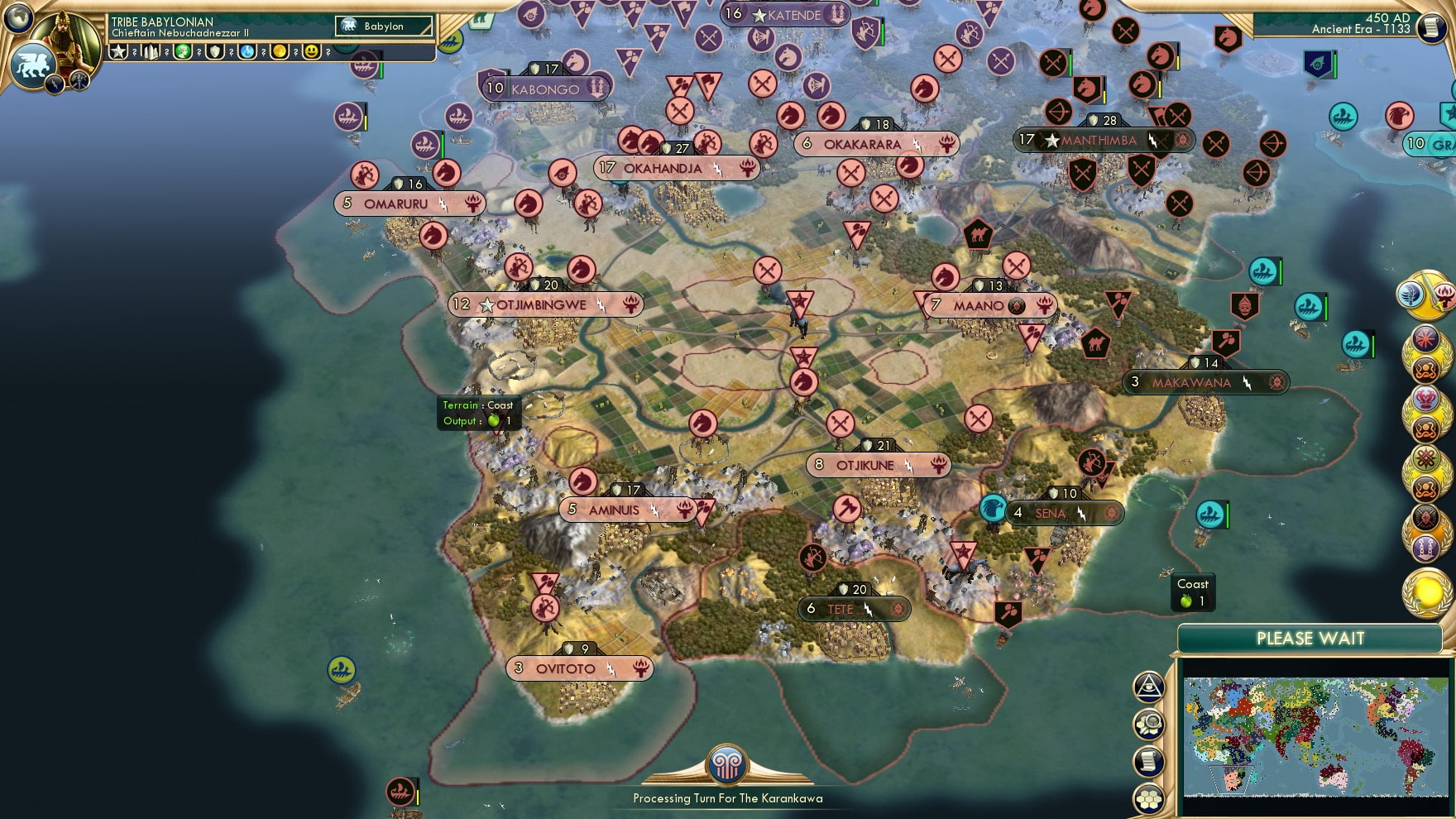Screen dimensions: 1456x819
Task: Open the notification log scroll icon beside the minimap
Action: 1149,762
